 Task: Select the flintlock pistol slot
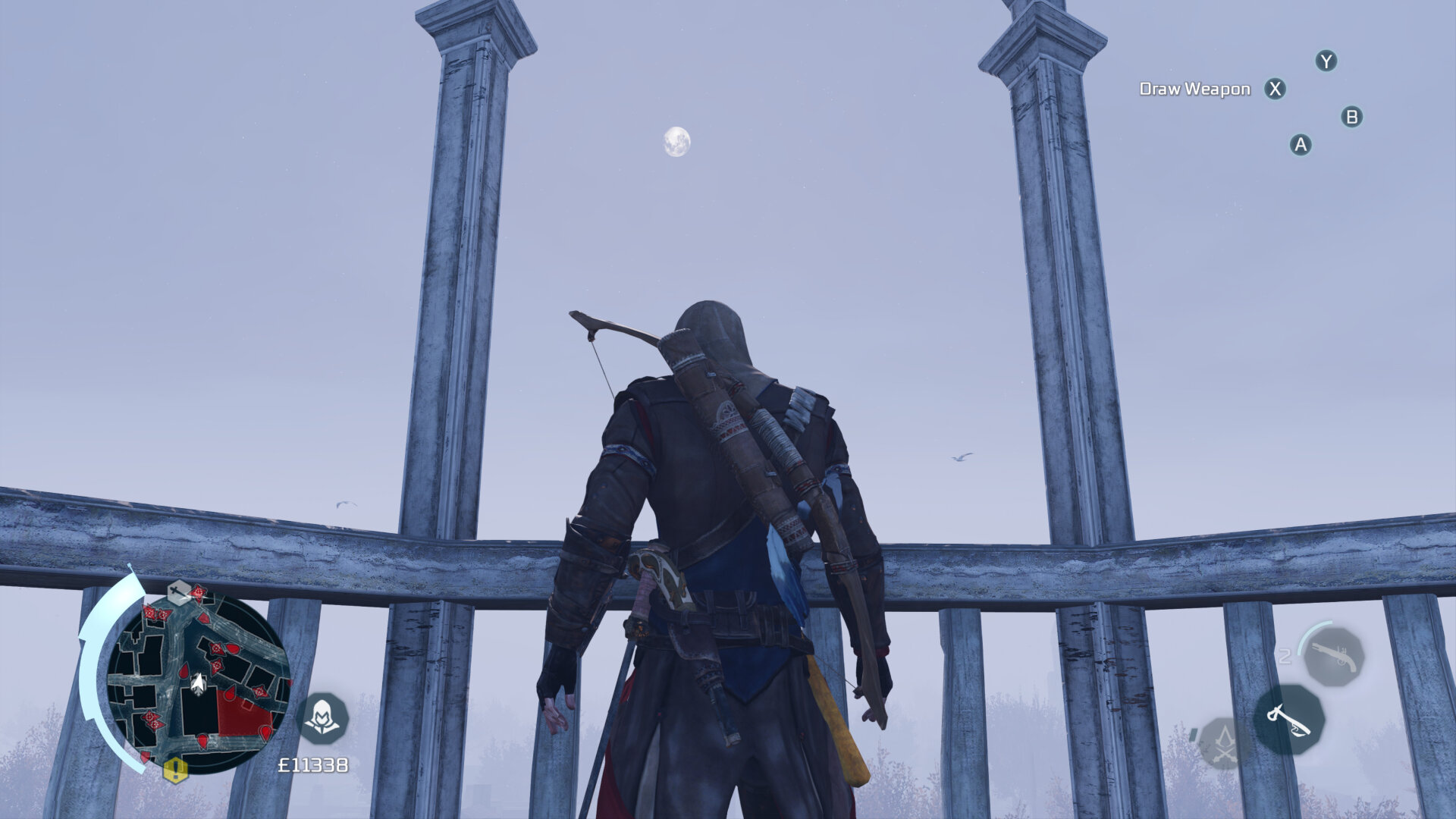pyautogui.click(x=1333, y=656)
